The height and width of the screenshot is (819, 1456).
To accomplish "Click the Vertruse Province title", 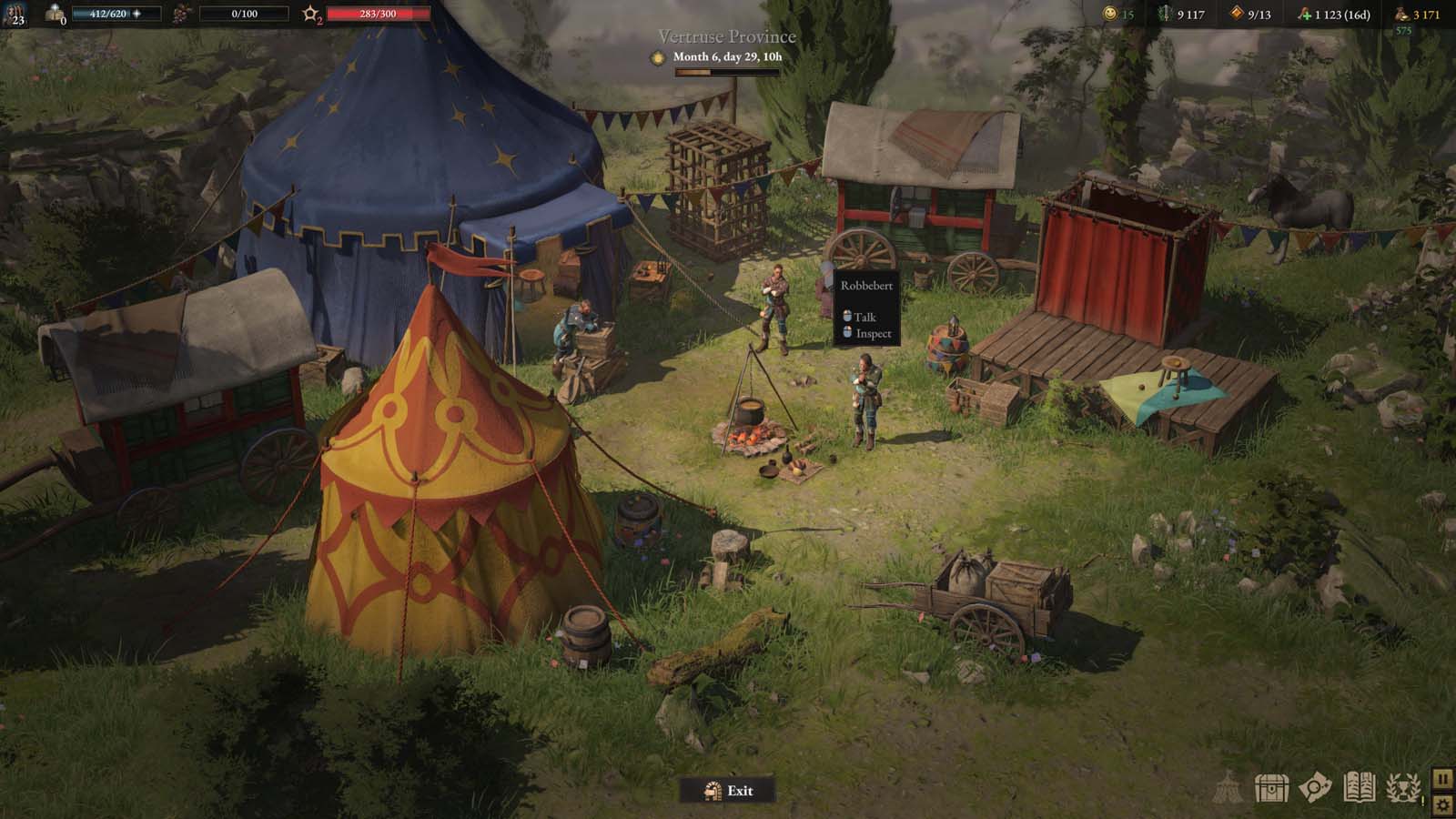I will pyautogui.click(x=725, y=35).
